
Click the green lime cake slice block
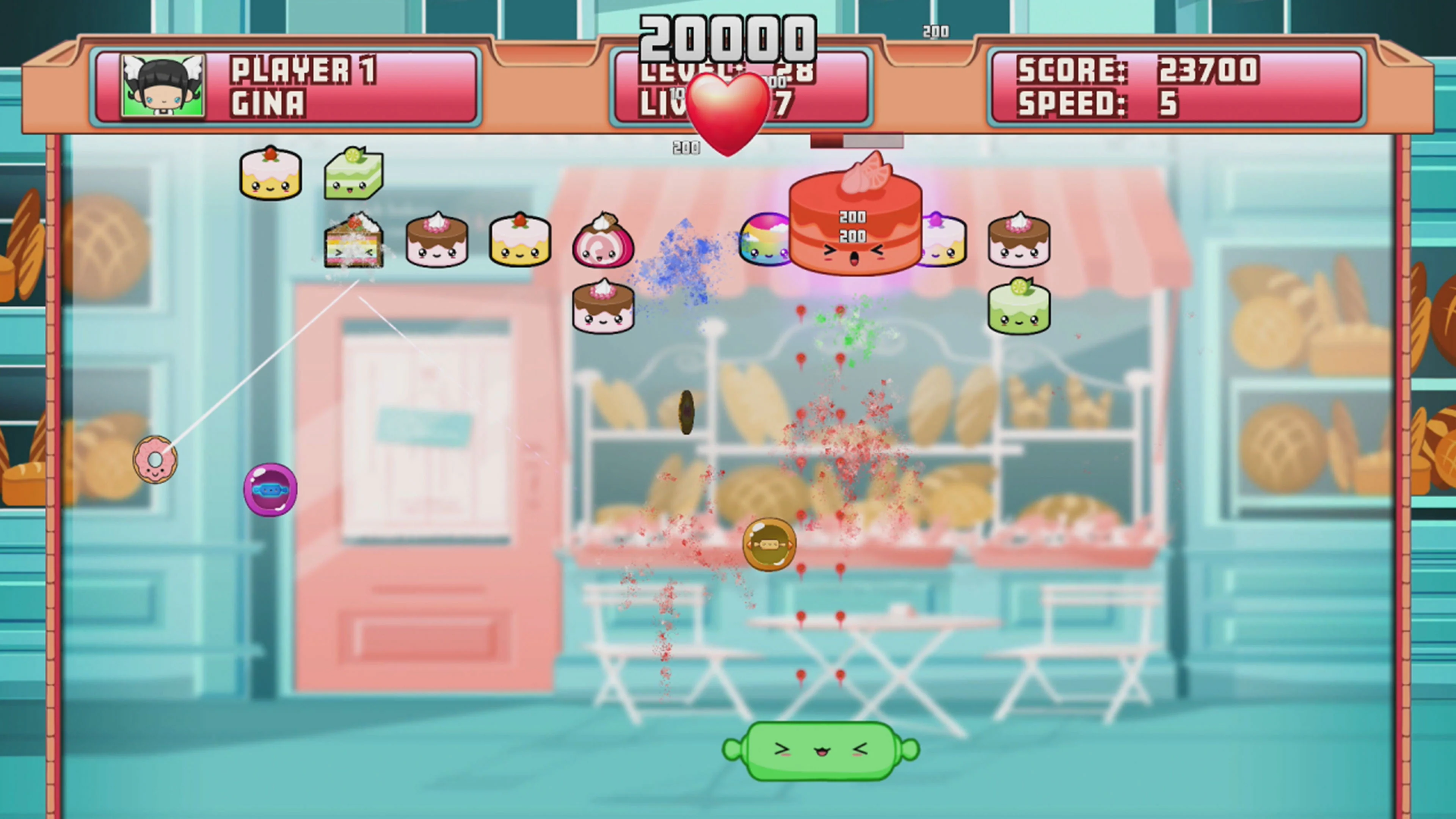coord(355,173)
